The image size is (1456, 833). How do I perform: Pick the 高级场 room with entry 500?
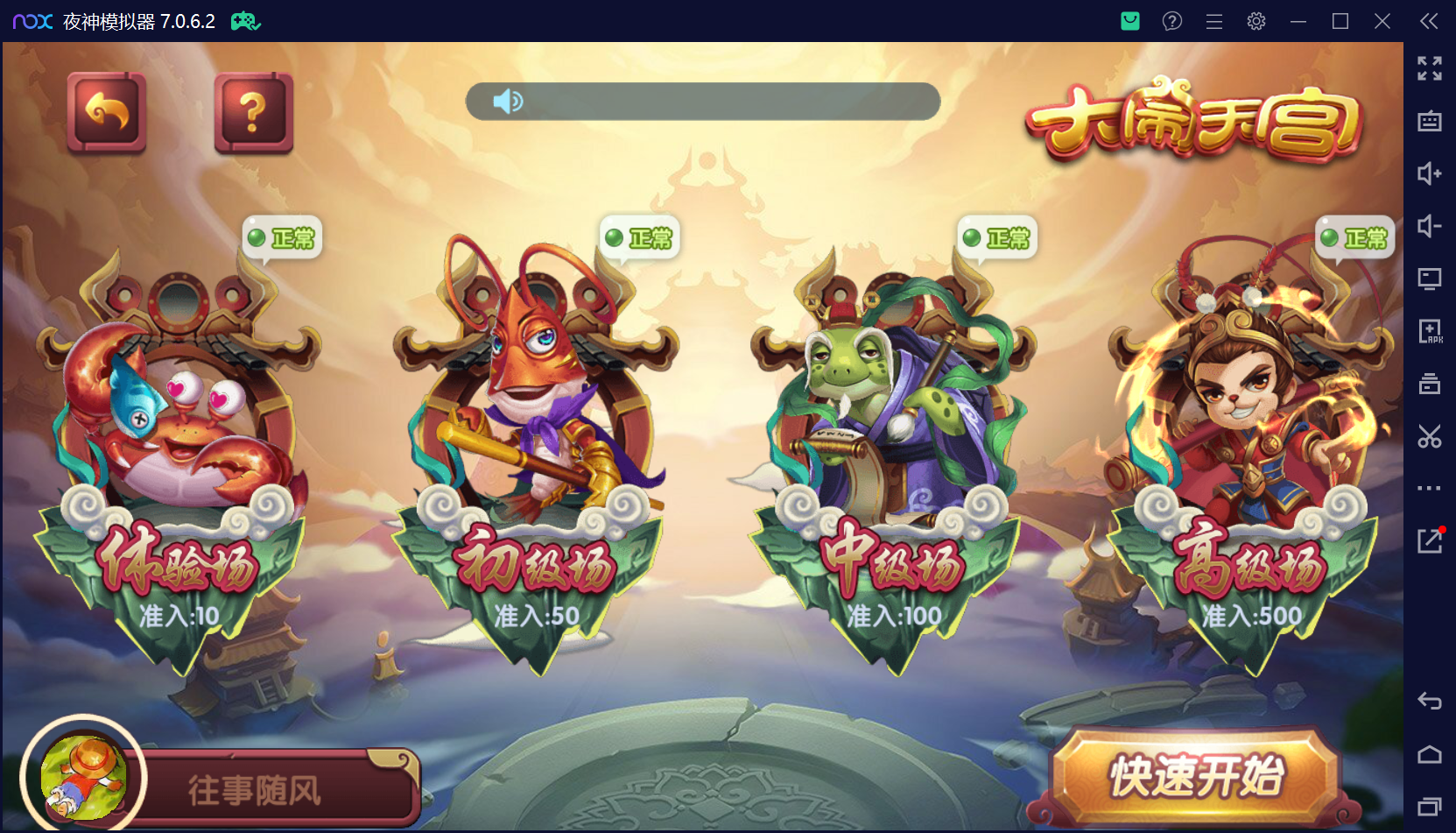[x=1250, y=455]
